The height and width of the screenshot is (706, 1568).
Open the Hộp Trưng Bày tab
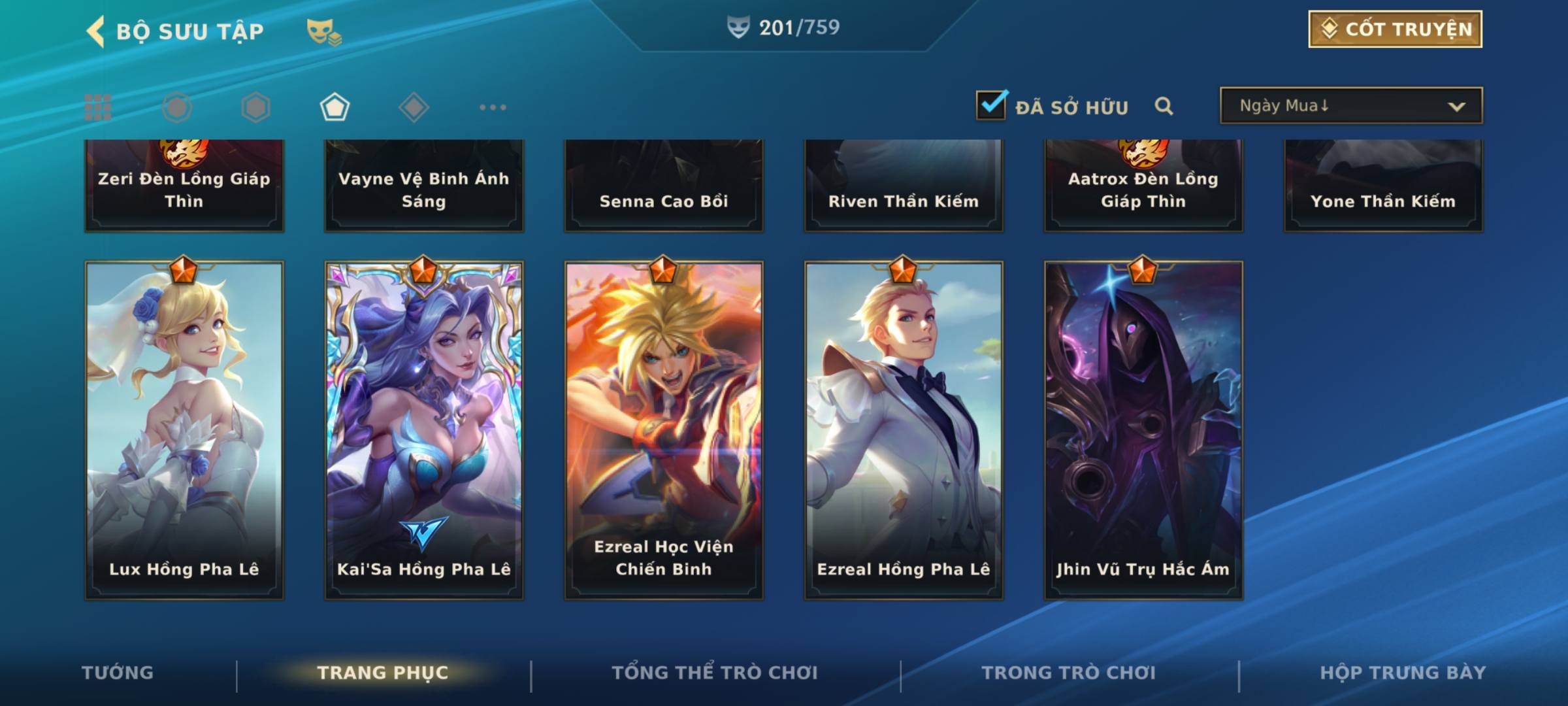(1403, 673)
